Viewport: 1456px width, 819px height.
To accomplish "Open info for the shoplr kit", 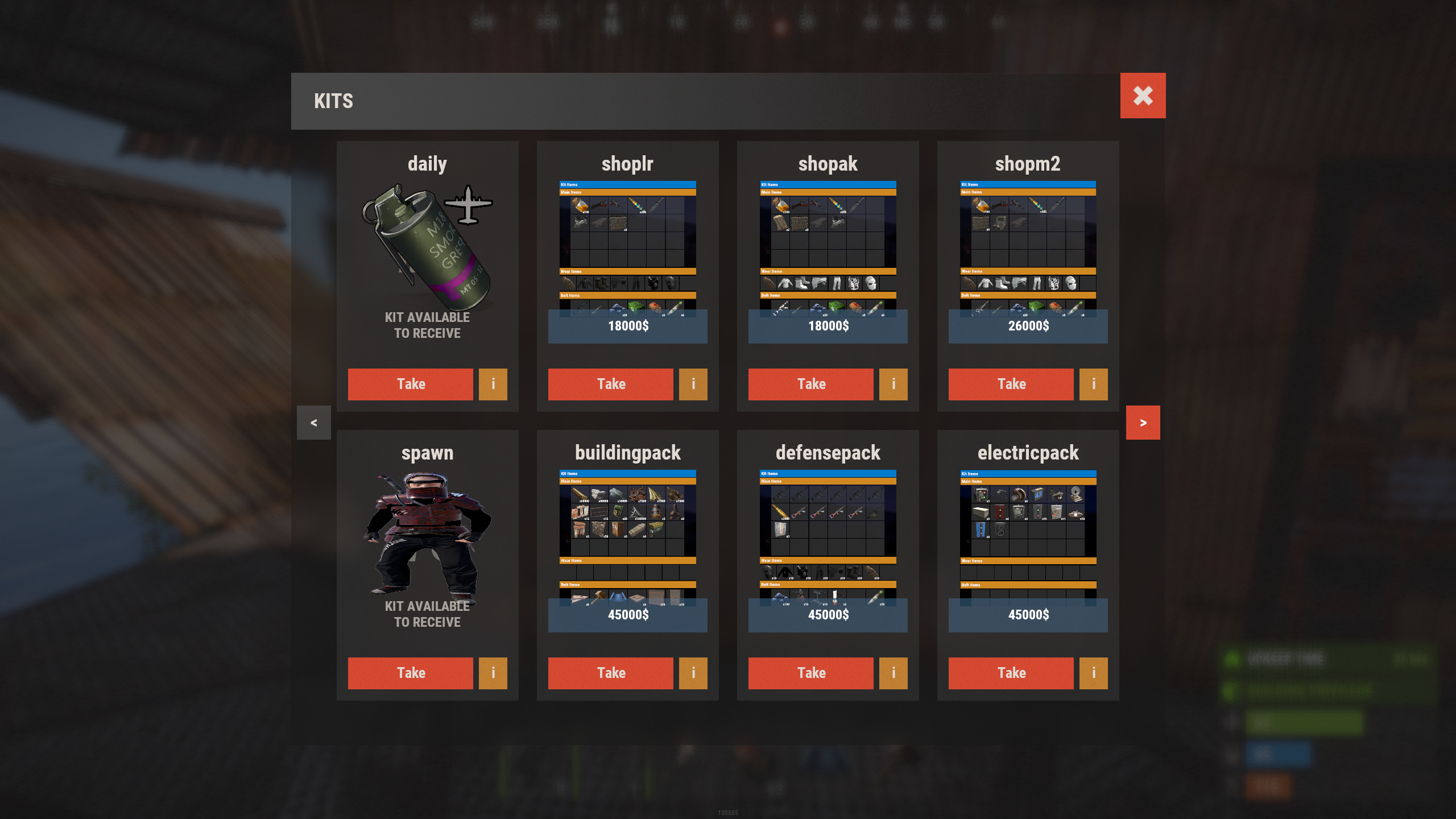I will (x=693, y=384).
